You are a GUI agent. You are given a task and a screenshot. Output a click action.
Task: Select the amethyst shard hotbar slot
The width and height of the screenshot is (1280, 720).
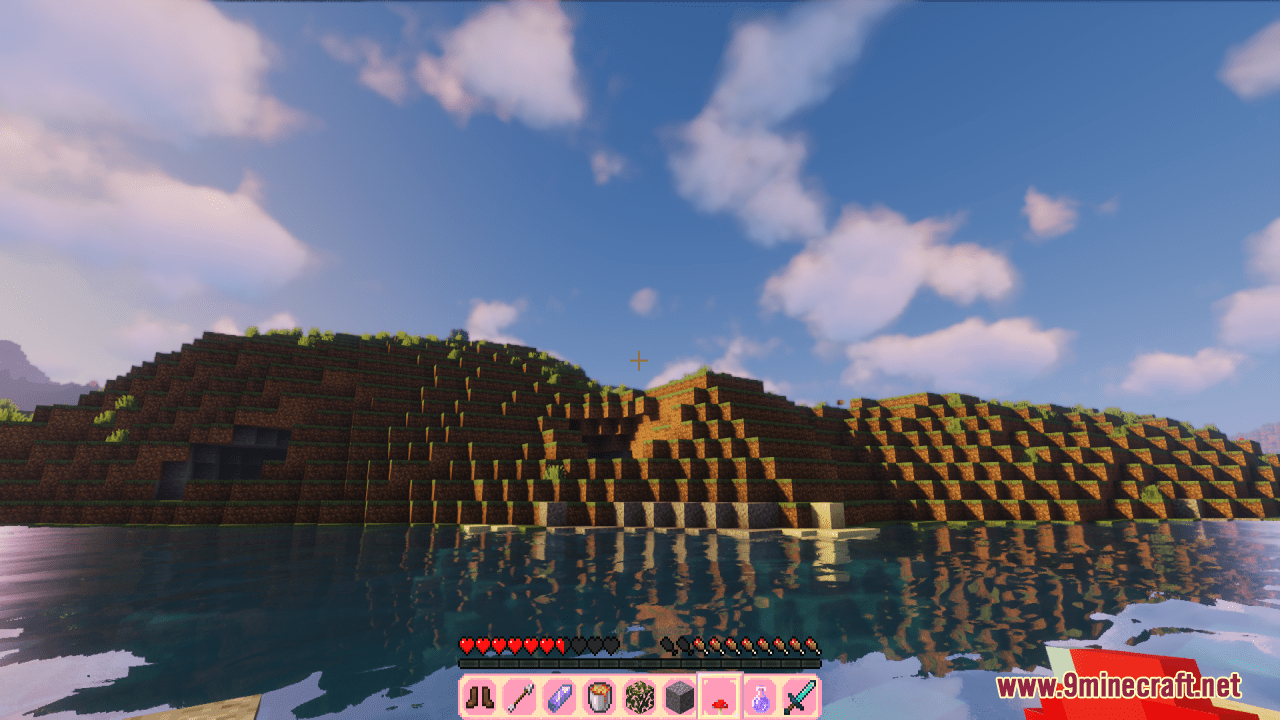click(x=559, y=692)
